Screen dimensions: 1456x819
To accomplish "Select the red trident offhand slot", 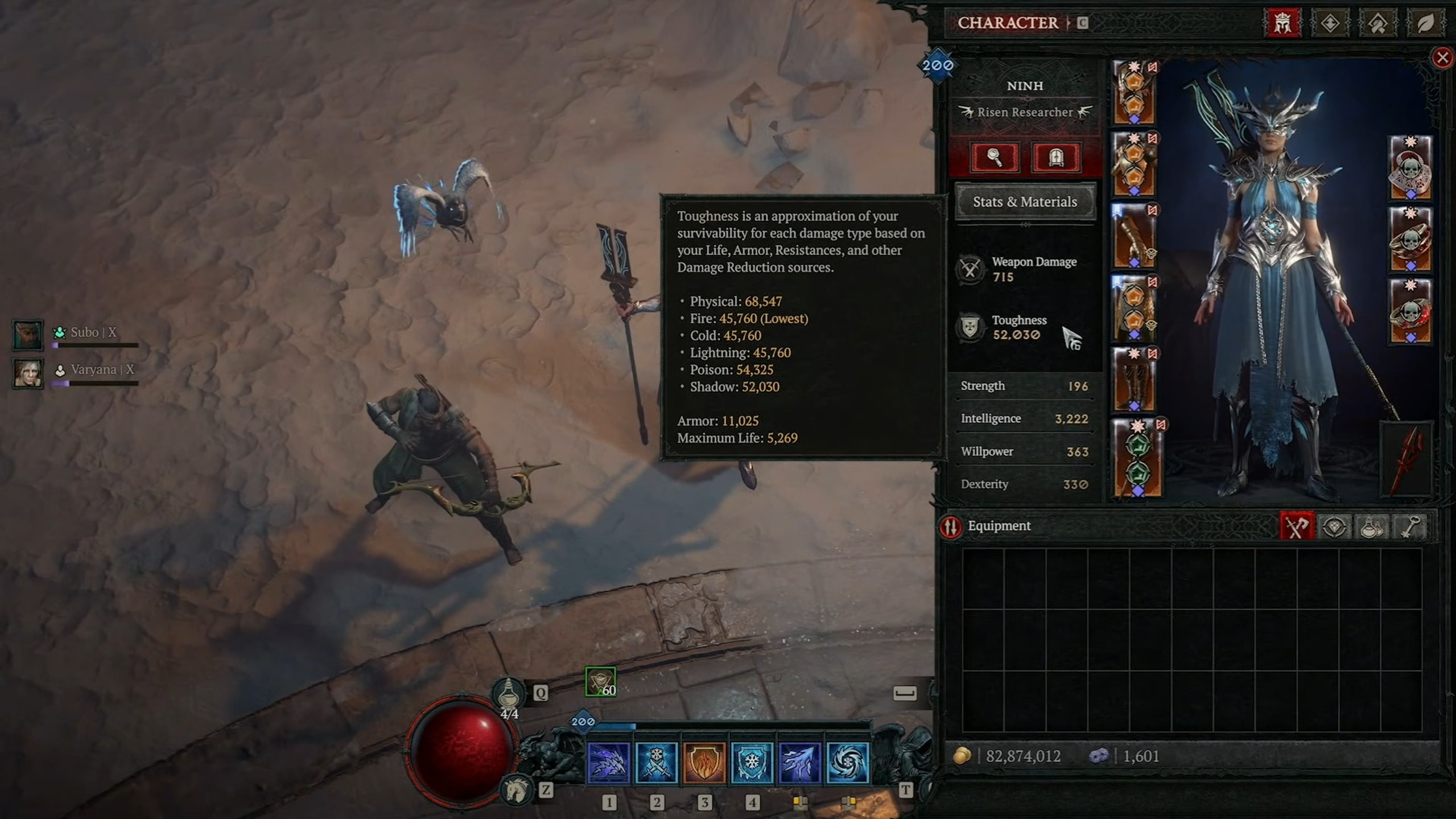I will [x=1406, y=459].
